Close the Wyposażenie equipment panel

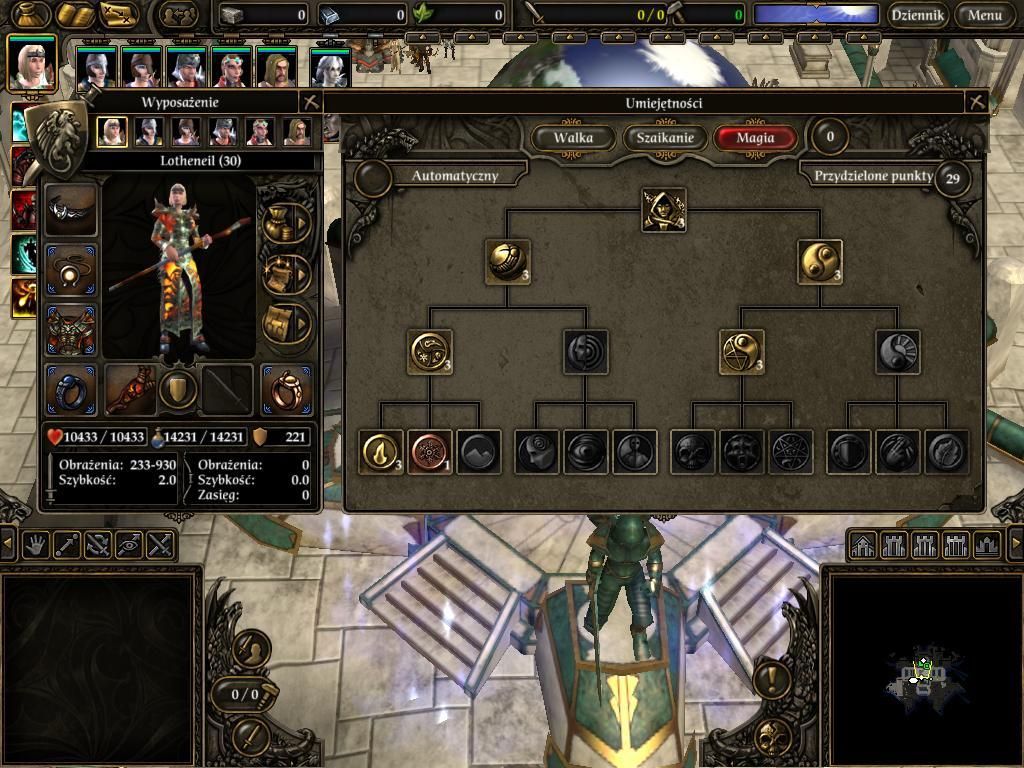[x=311, y=102]
